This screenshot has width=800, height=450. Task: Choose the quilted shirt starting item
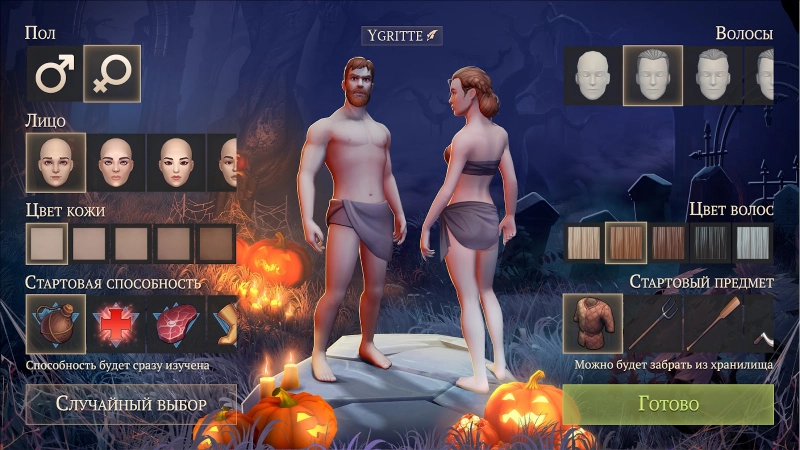tap(592, 323)
